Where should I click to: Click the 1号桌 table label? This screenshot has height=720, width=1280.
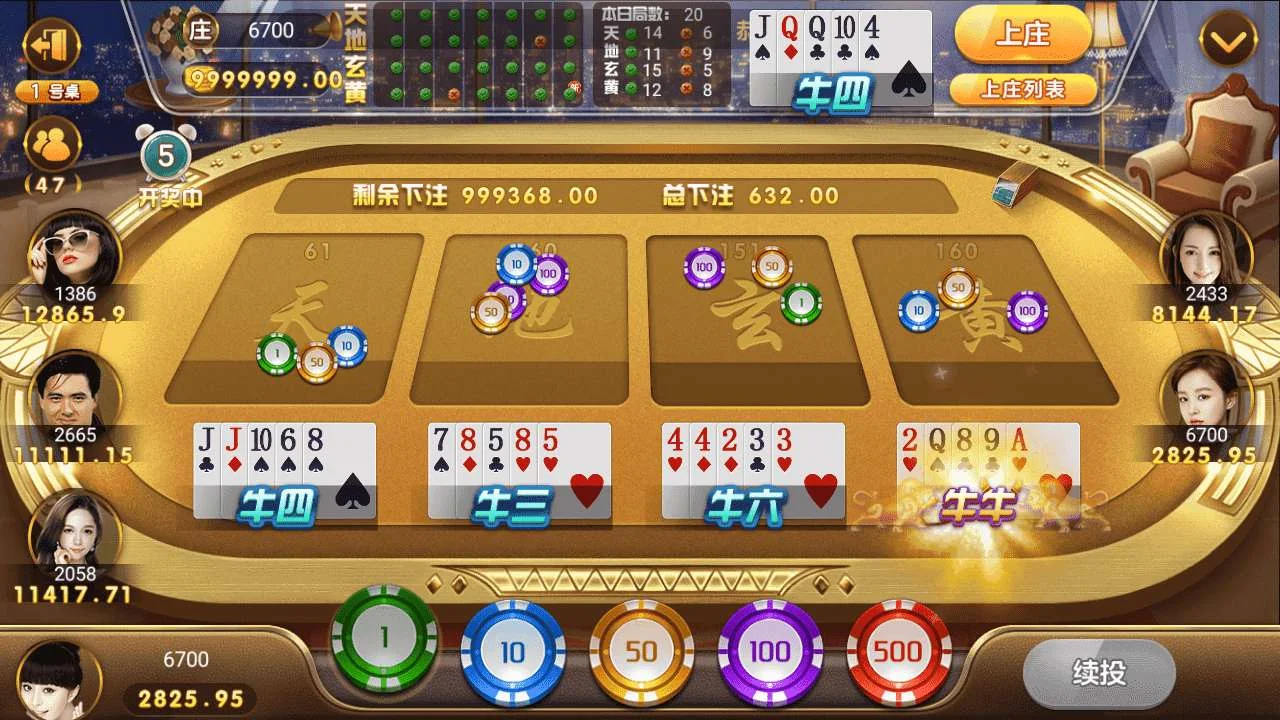click(x=58, y=90)
